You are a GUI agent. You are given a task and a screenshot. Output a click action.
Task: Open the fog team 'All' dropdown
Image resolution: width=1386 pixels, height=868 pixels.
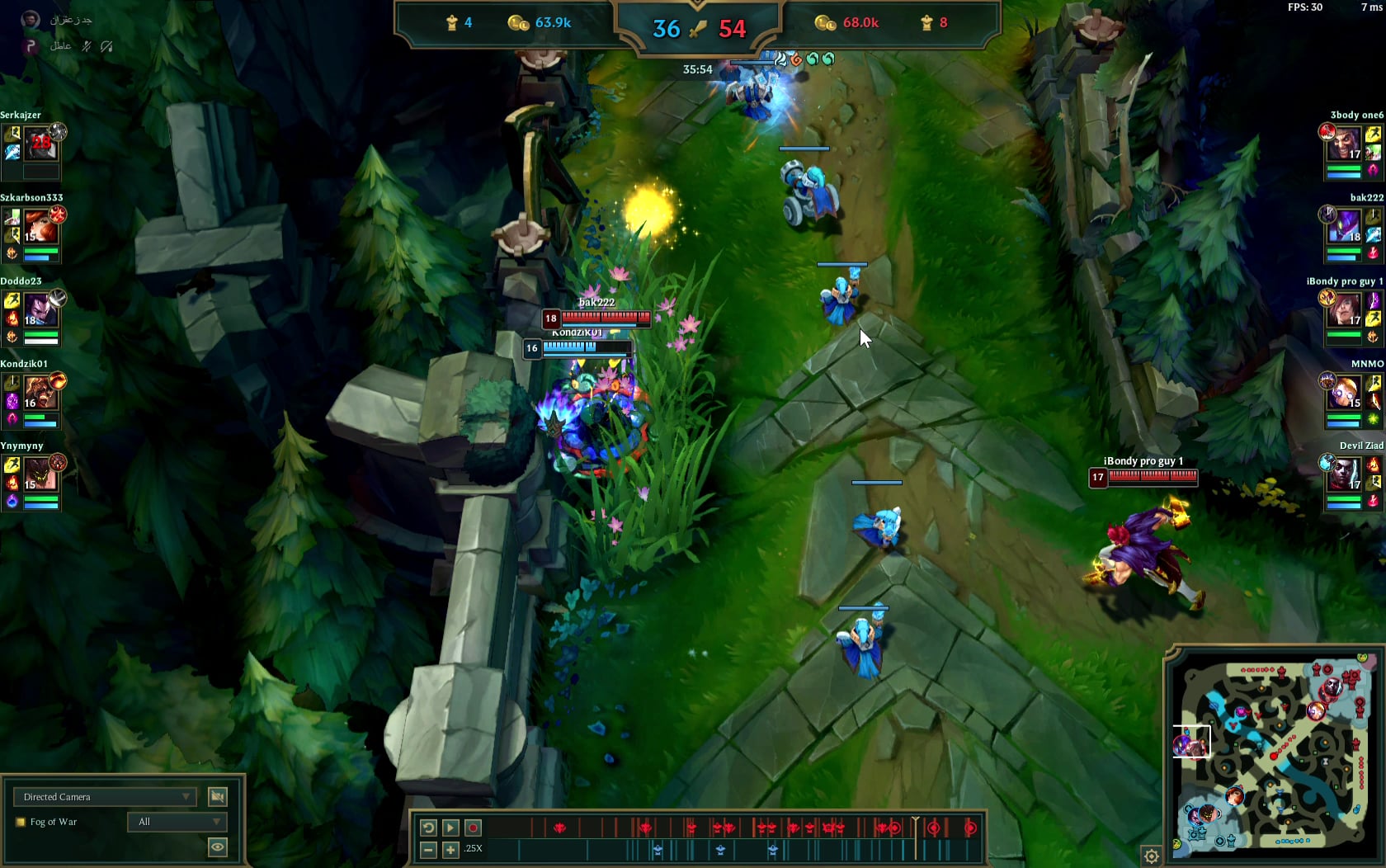[177, 822]
